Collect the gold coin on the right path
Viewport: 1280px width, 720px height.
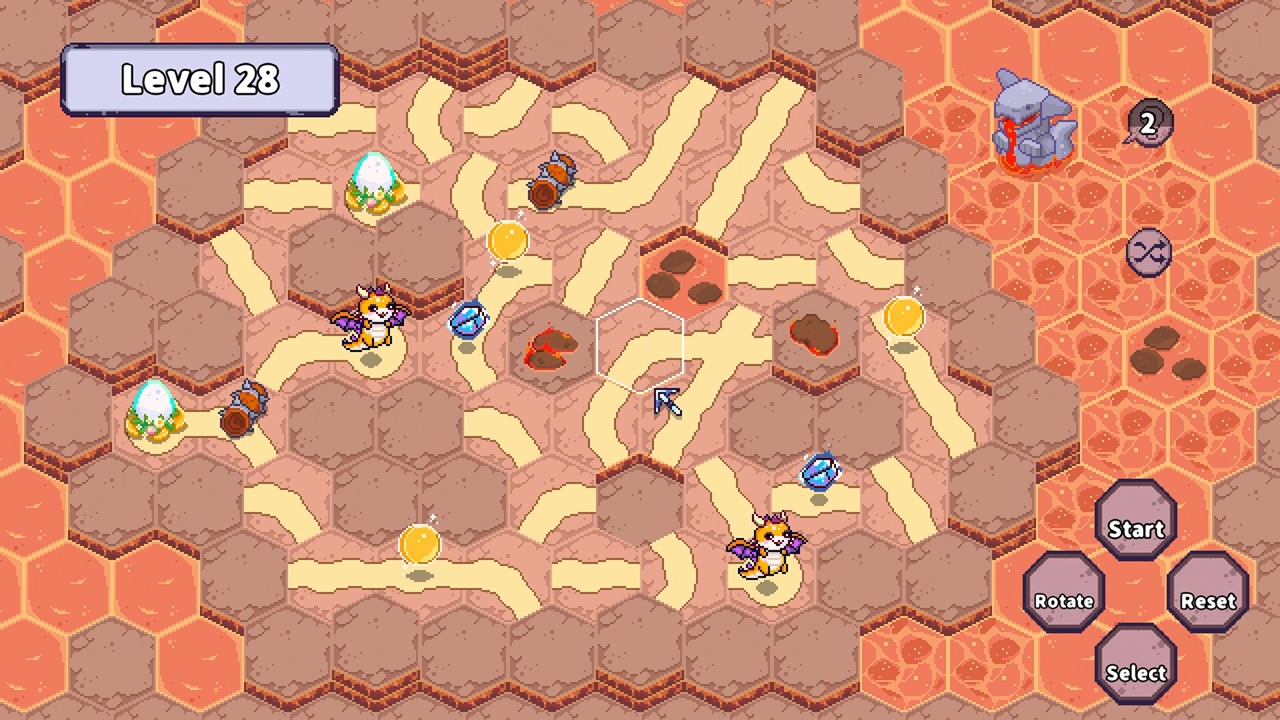[x=903, y=318]
